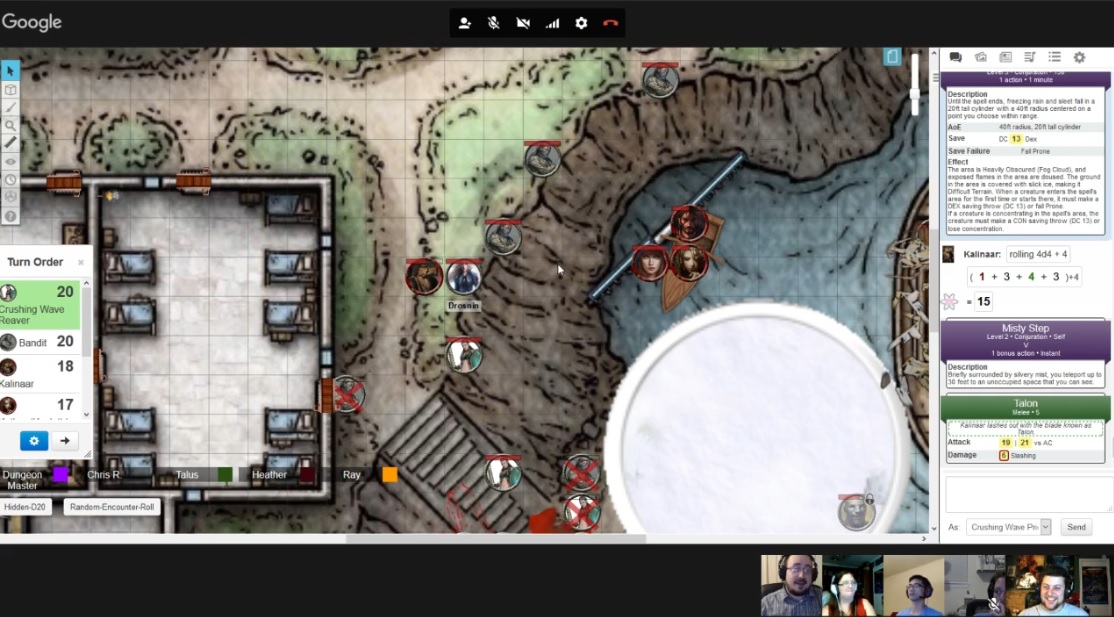Image resolution: width=1114 pixels, height=617 pixels.
Task: Activate the magnifying glass zoom tool
Action: pos(10,125)
